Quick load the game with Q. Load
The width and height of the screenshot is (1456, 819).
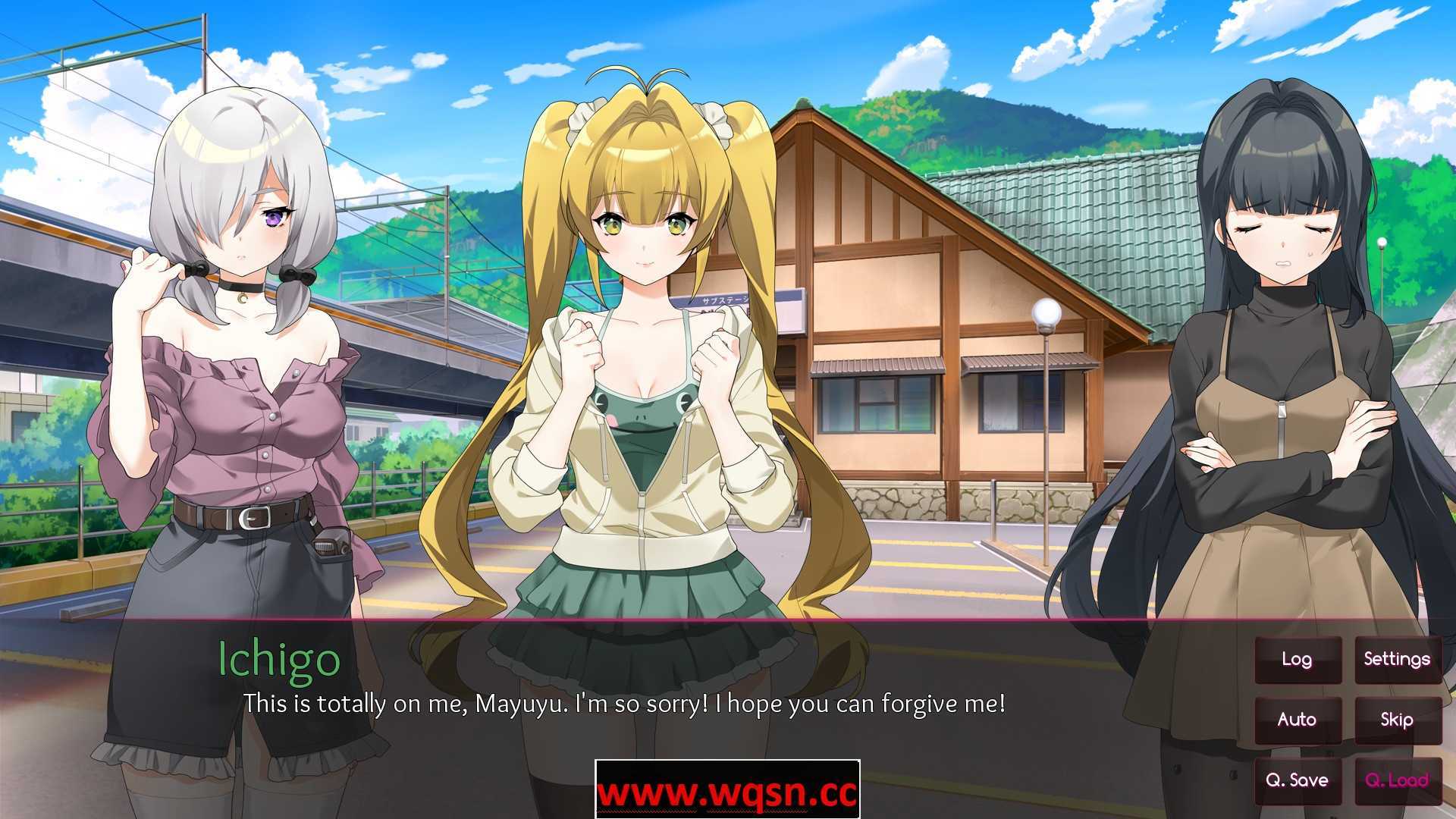tap(1397, 779)
